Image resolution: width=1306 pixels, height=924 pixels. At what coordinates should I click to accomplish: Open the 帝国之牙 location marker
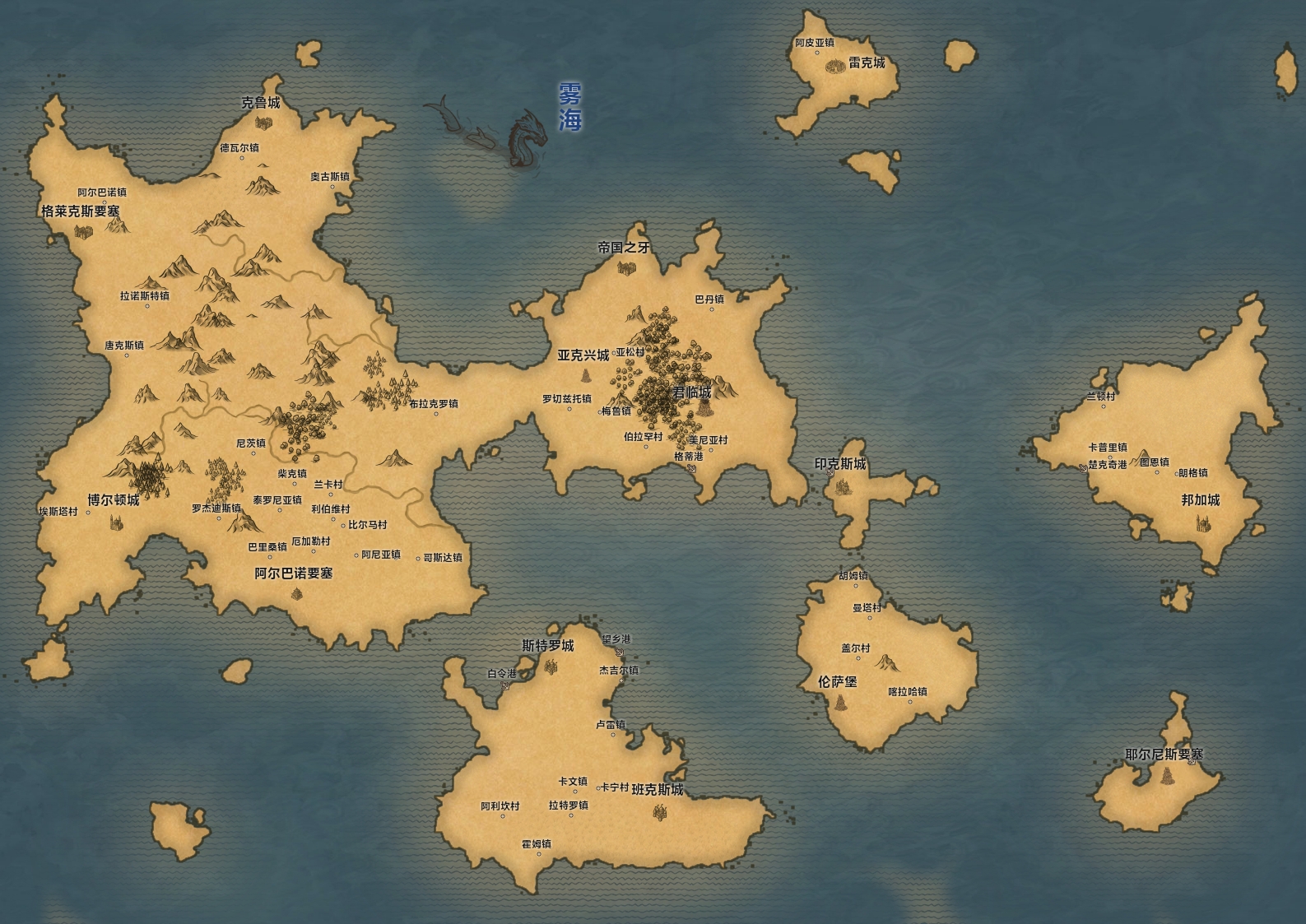pos(625,267)
